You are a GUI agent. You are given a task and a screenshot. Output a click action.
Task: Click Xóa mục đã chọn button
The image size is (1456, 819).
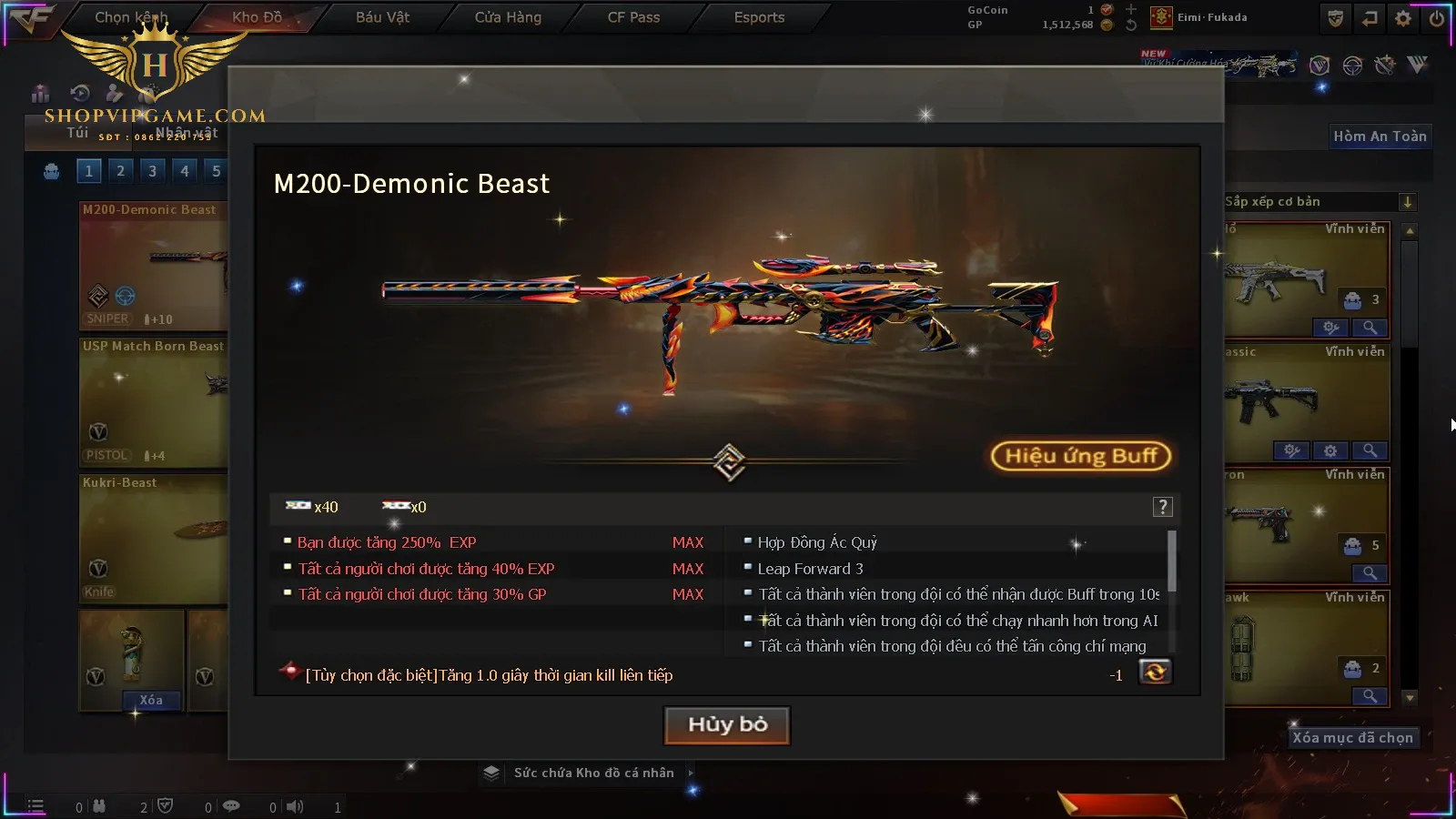click(x=1352, y=738)
